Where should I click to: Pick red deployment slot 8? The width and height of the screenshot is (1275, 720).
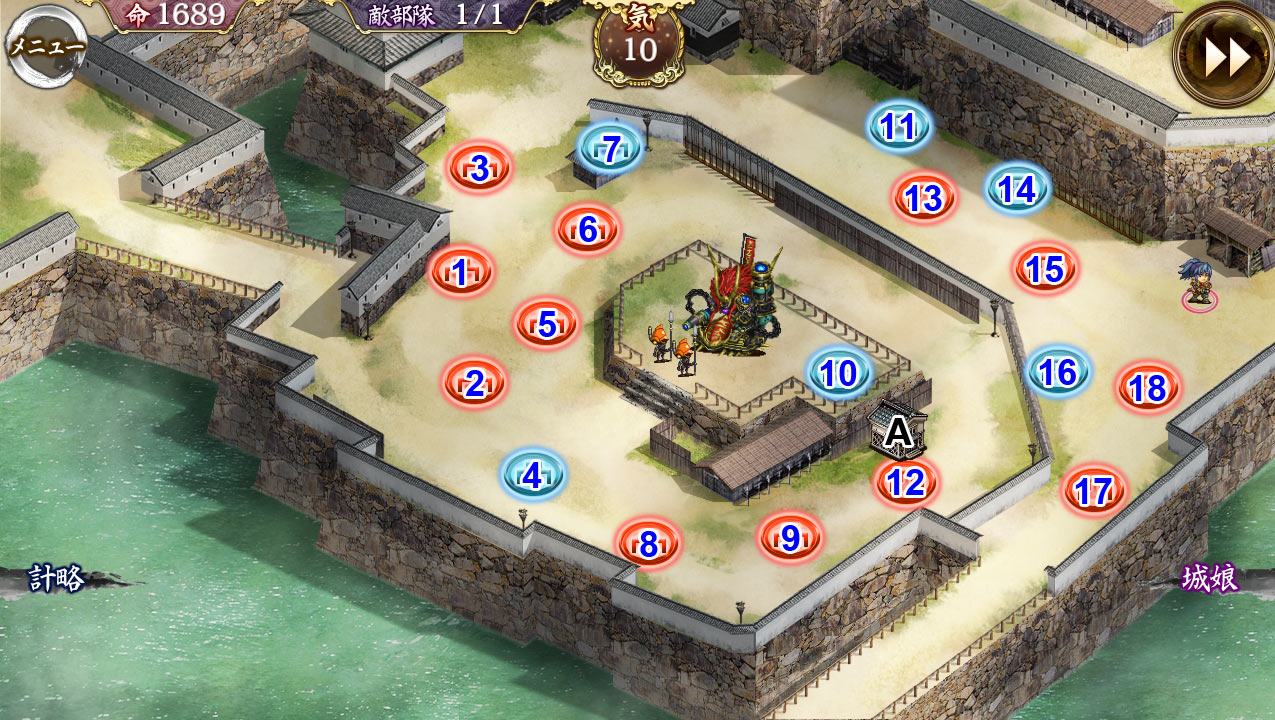(x=649, y=544)
